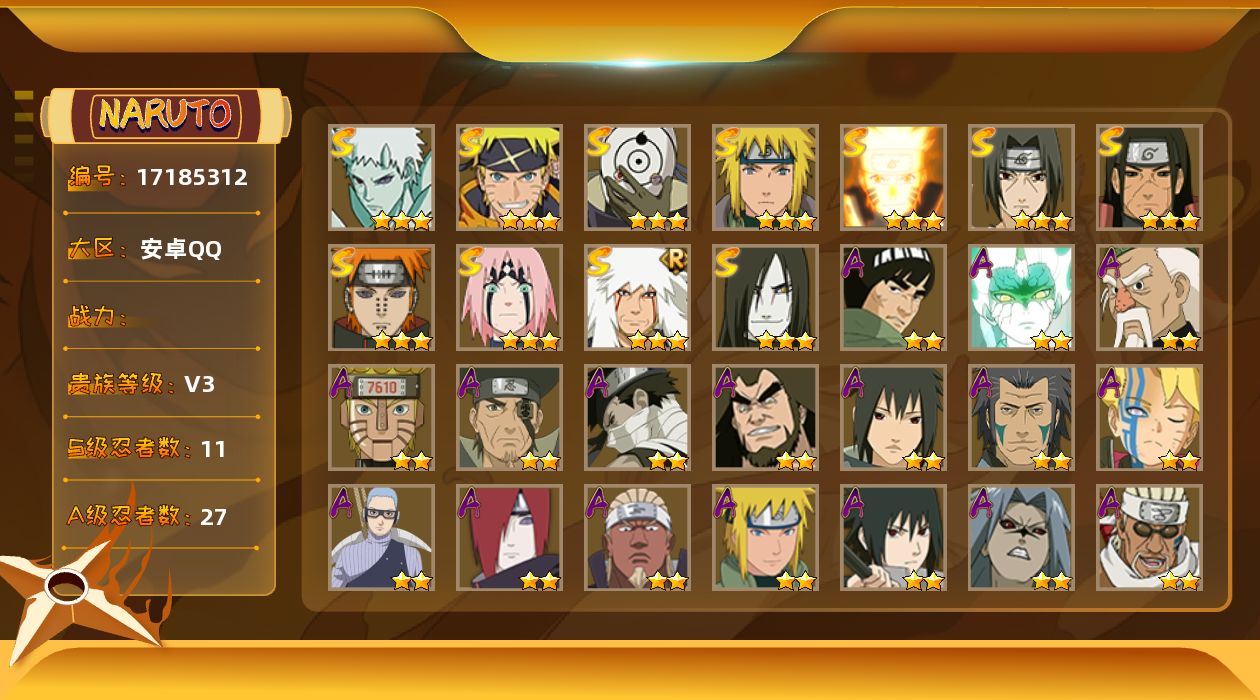Choose the long black-haired Orochimaru portrait
Image resolution: width=1260 pixels, height=700 pixels.
pyautogui.click(x=765, y=298)
